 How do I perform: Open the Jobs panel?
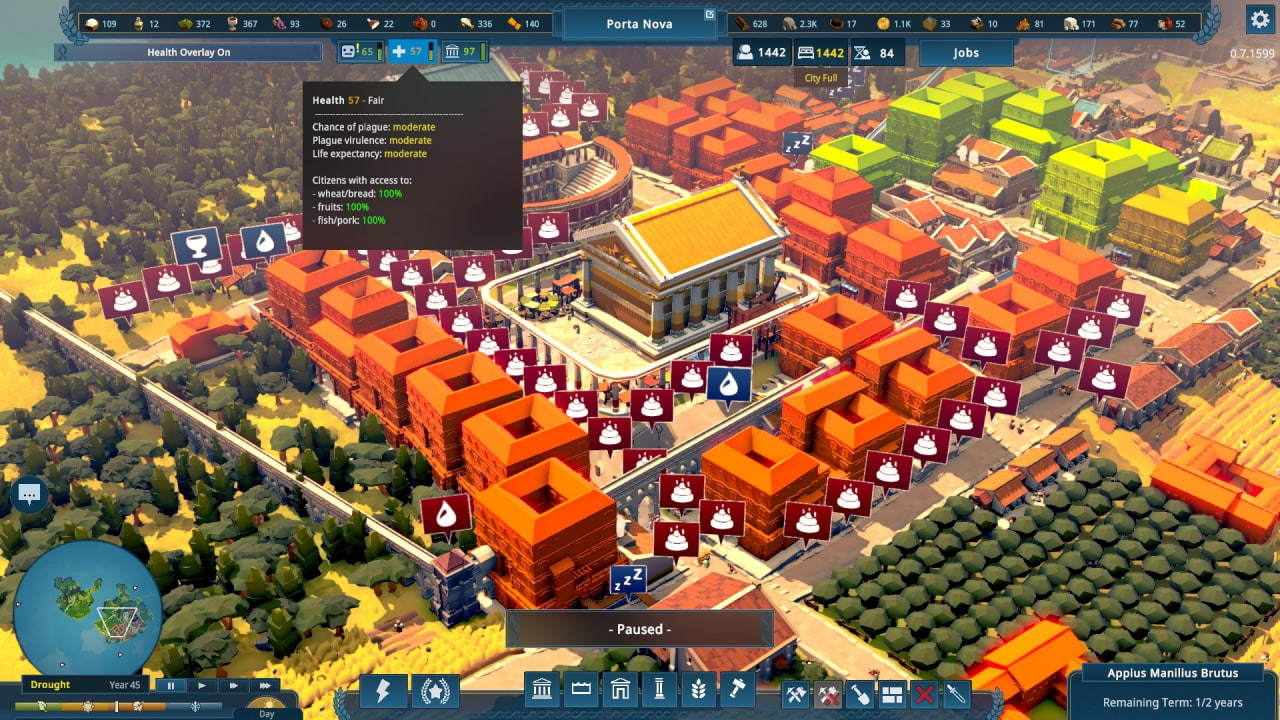click(x=965, y=53)
